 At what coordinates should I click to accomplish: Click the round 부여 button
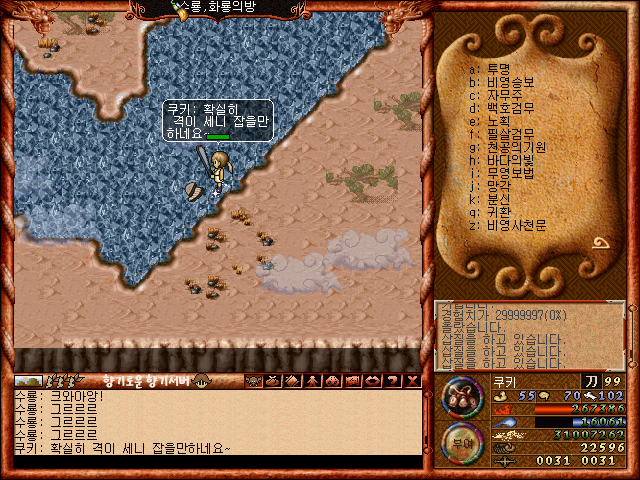[462, 443]
